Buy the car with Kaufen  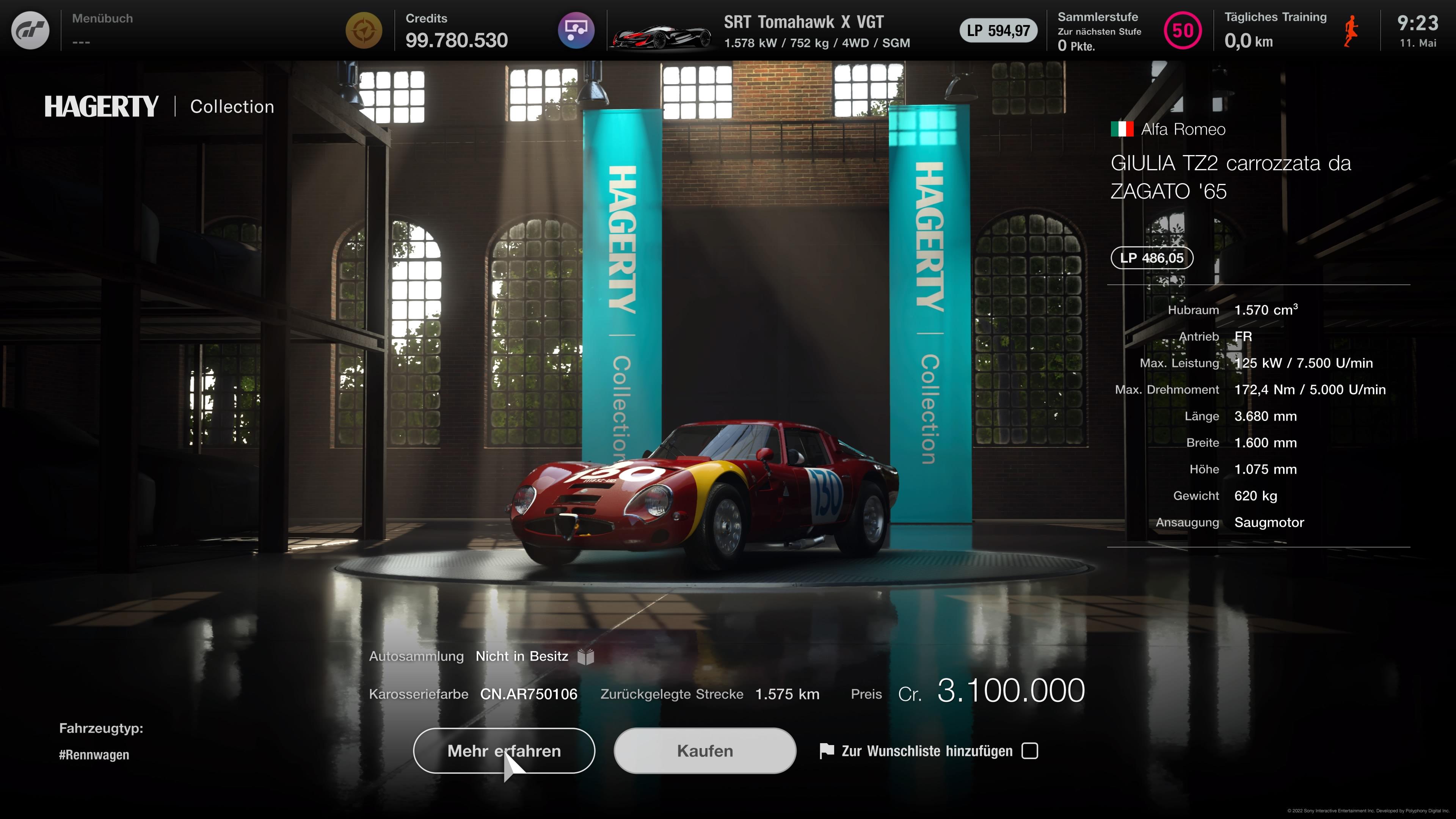pos(705,751)
